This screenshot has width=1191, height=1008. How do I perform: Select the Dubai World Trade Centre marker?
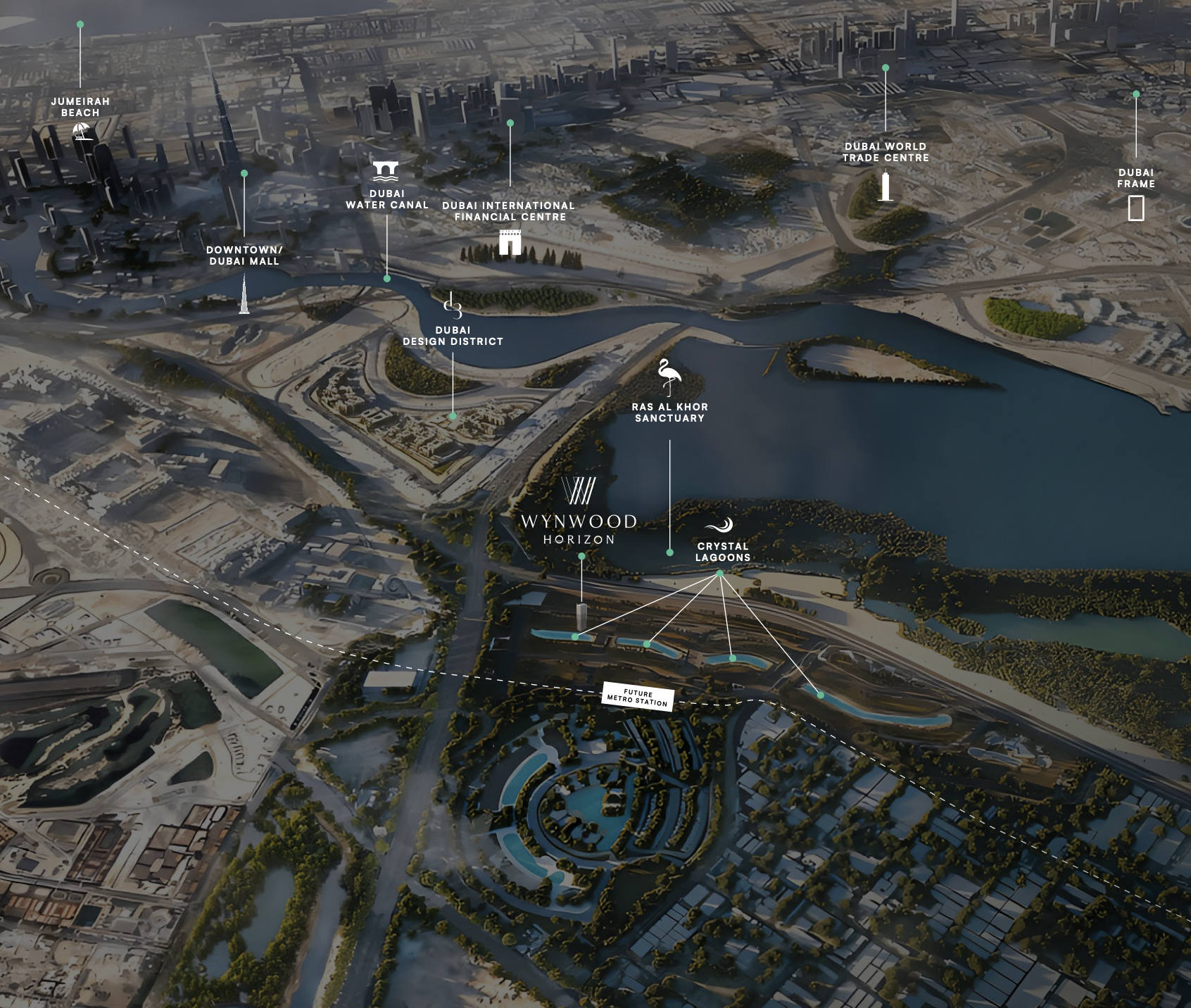(x=885, y=187)
